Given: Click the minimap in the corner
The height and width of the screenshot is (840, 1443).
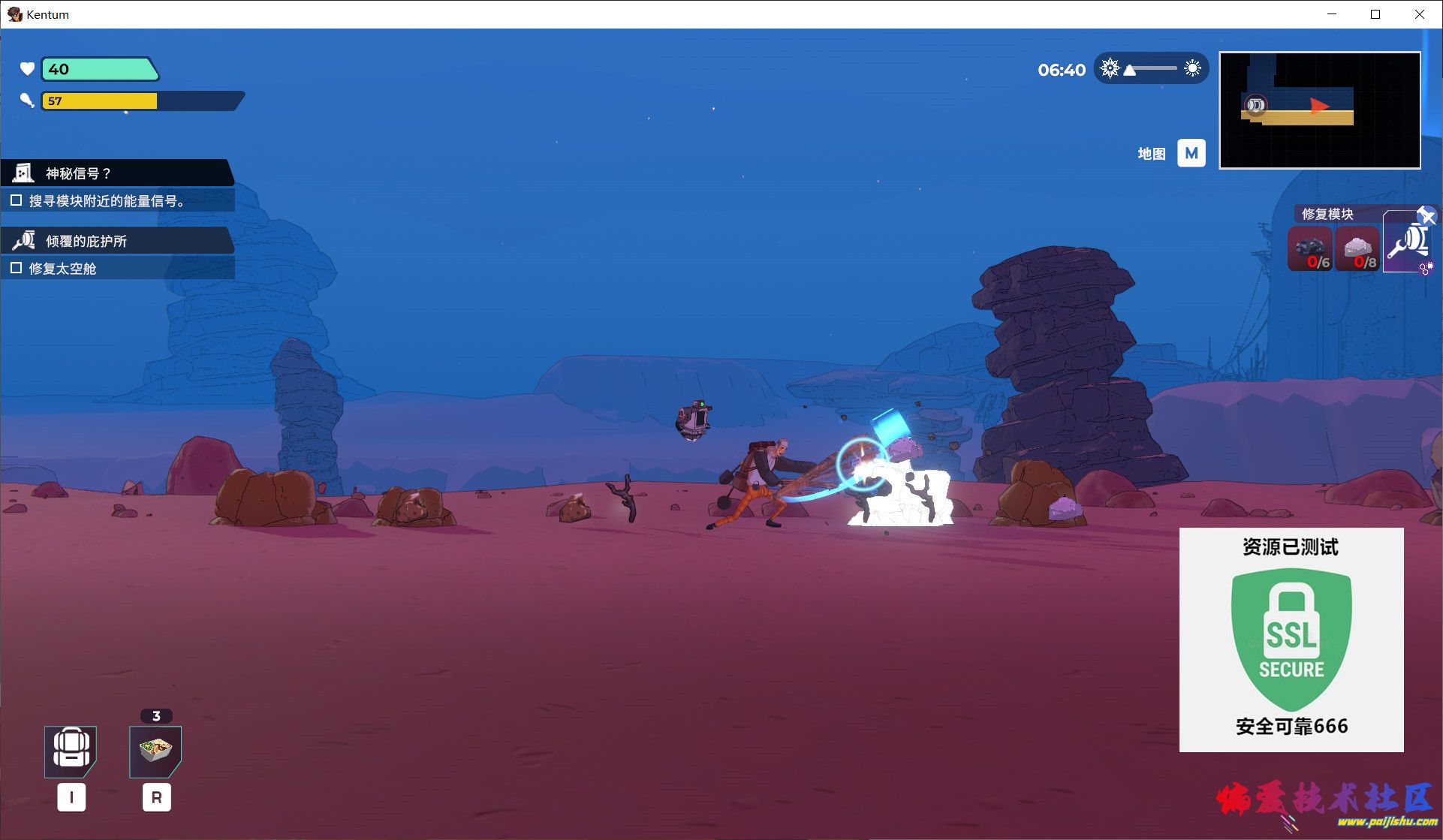Looking at the screenshot, I should (x=1319, y=110).
